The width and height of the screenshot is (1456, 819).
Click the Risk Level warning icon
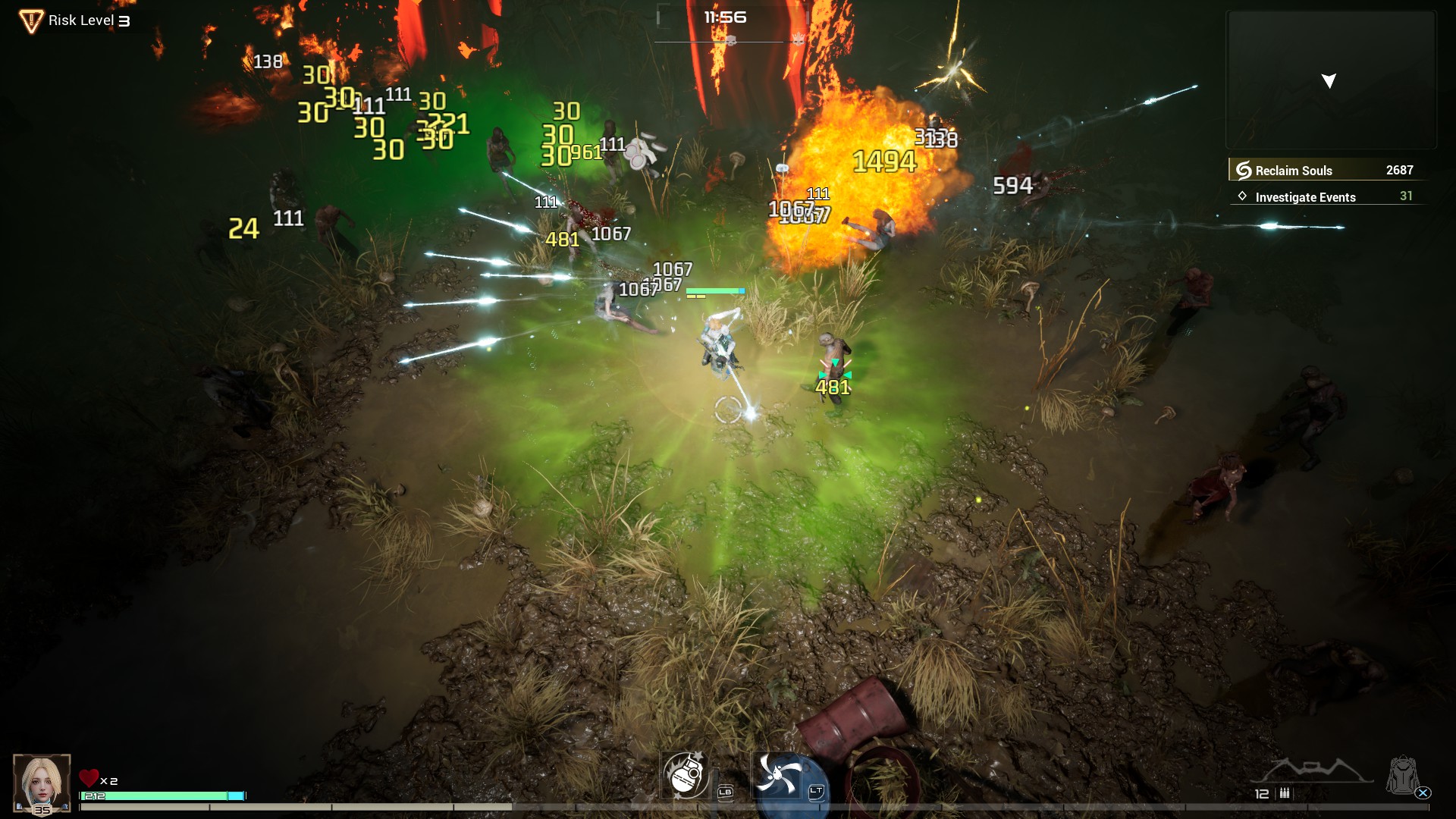(x=30, y=20)
